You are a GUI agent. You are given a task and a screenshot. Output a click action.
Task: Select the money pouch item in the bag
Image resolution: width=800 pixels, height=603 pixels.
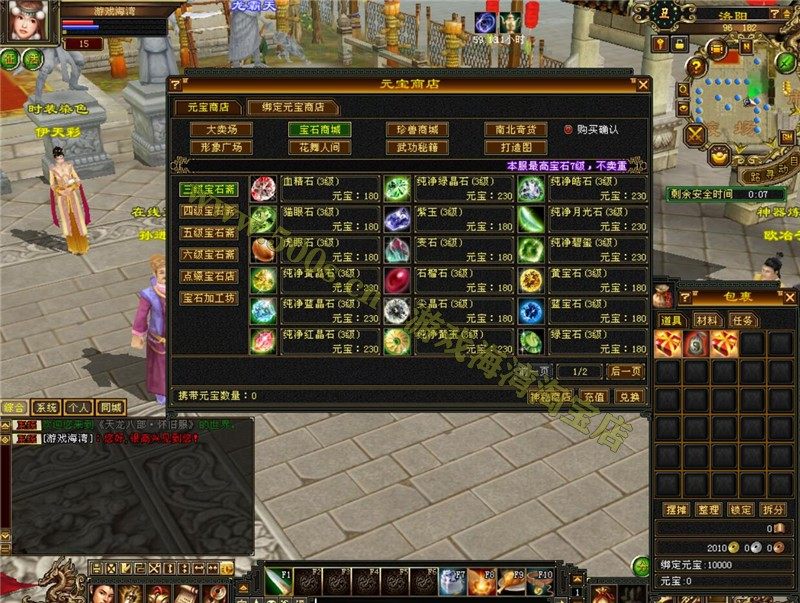click(696, 345)
